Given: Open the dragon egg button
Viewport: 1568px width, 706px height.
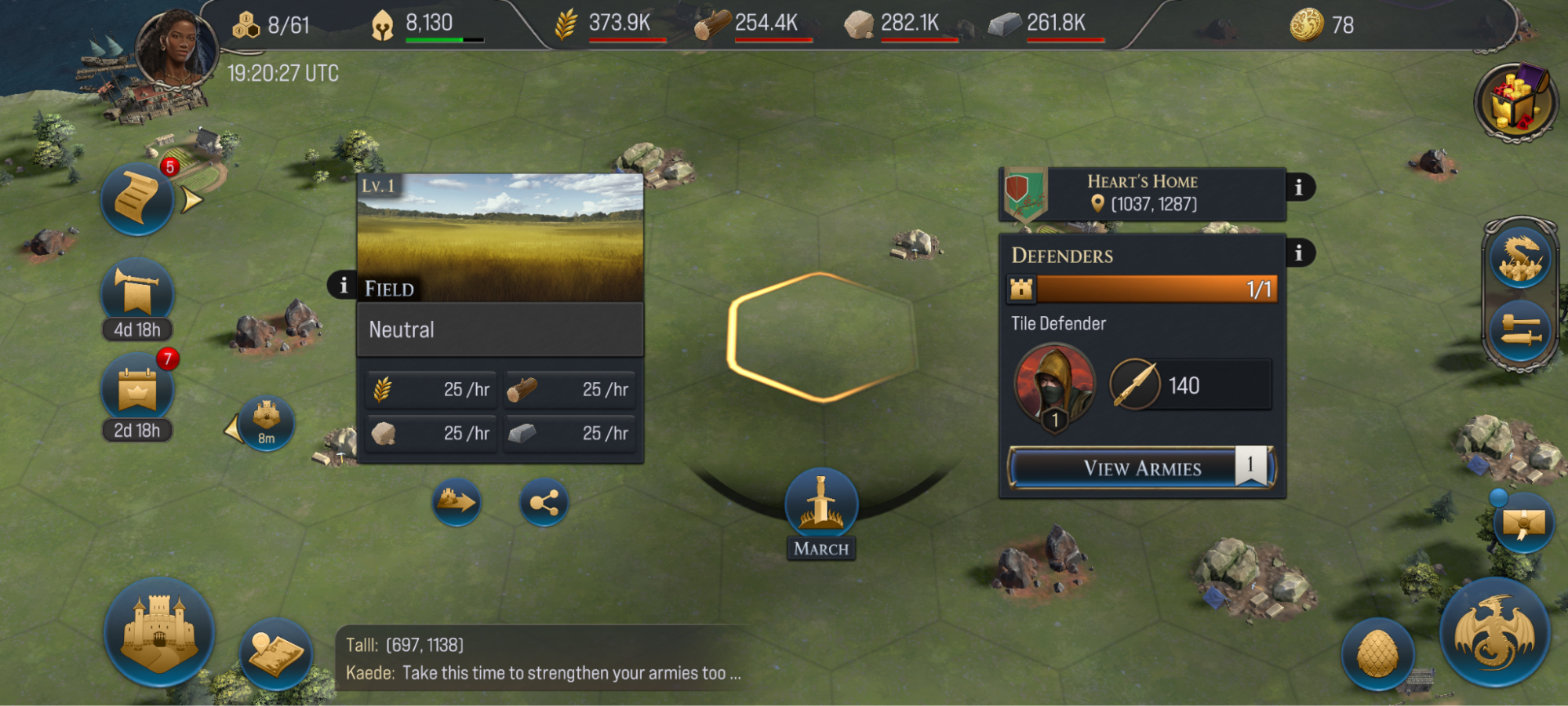Looking at the screenshot, I should (x=1377, y=653).
